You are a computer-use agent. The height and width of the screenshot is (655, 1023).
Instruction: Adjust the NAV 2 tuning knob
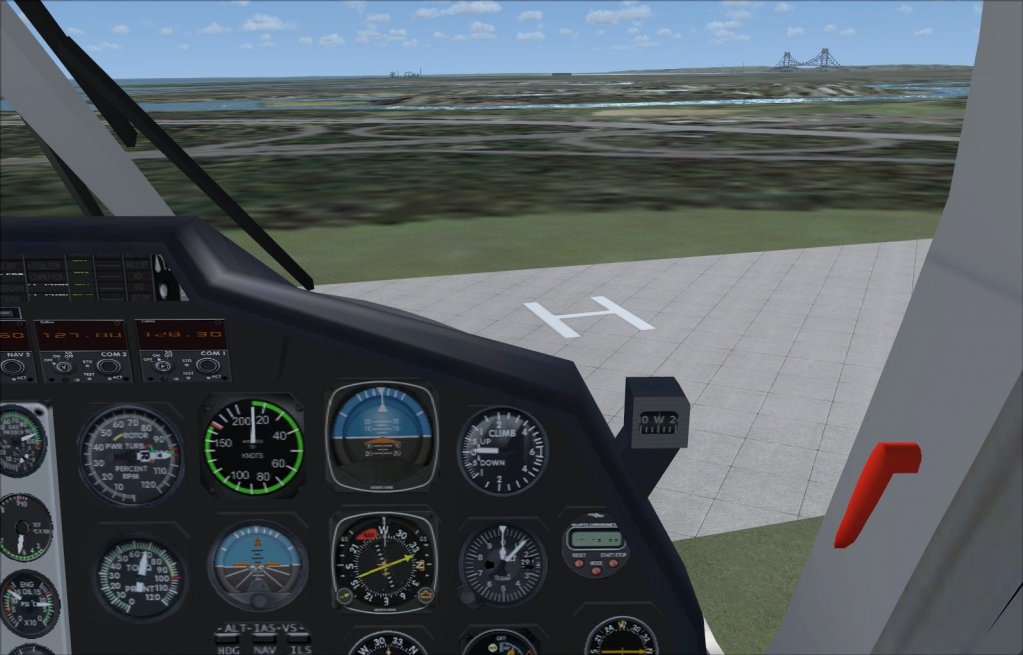pyautogui.click(x=13, y=367)
